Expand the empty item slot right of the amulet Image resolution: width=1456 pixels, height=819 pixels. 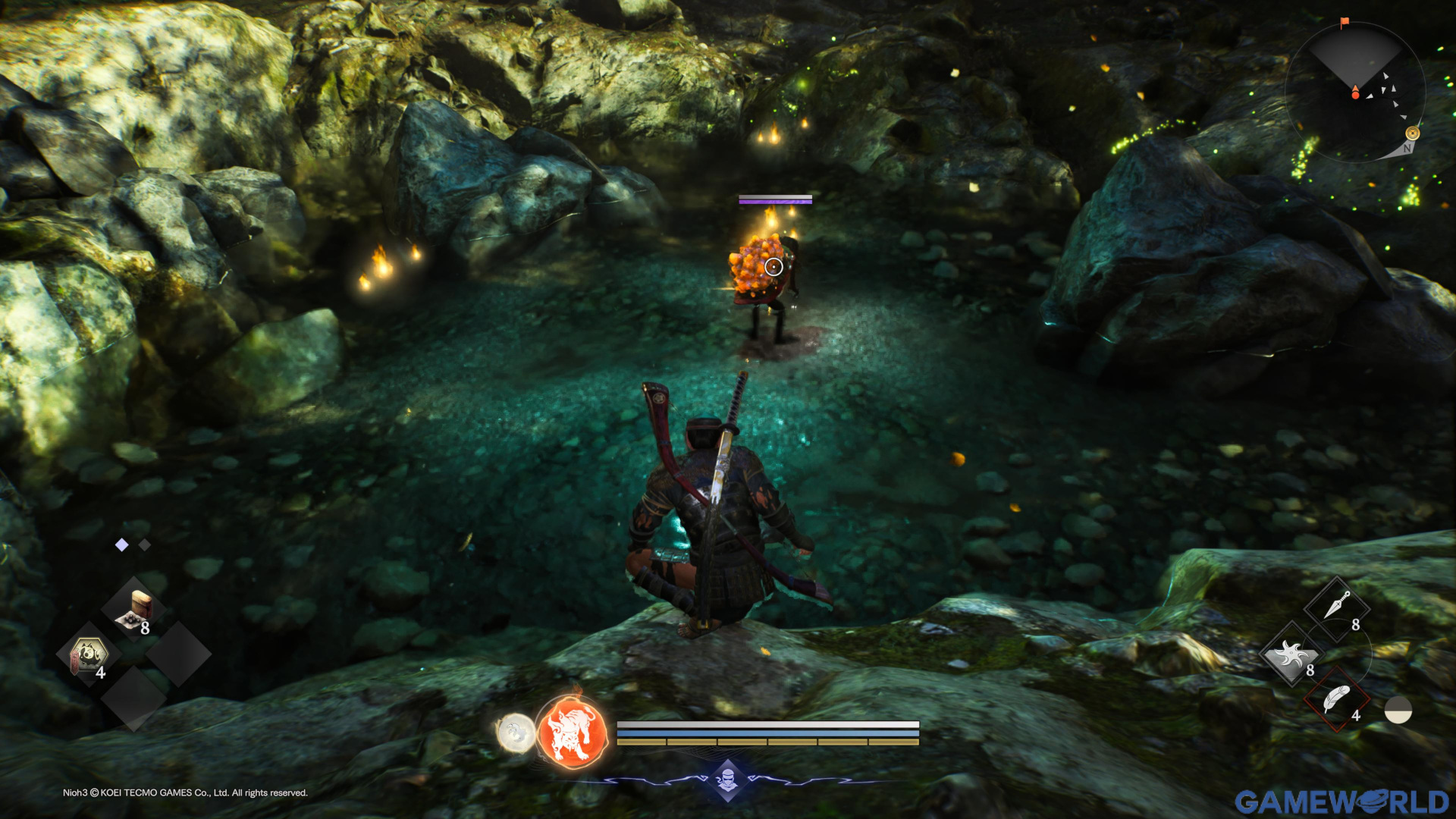coord(177,655)
